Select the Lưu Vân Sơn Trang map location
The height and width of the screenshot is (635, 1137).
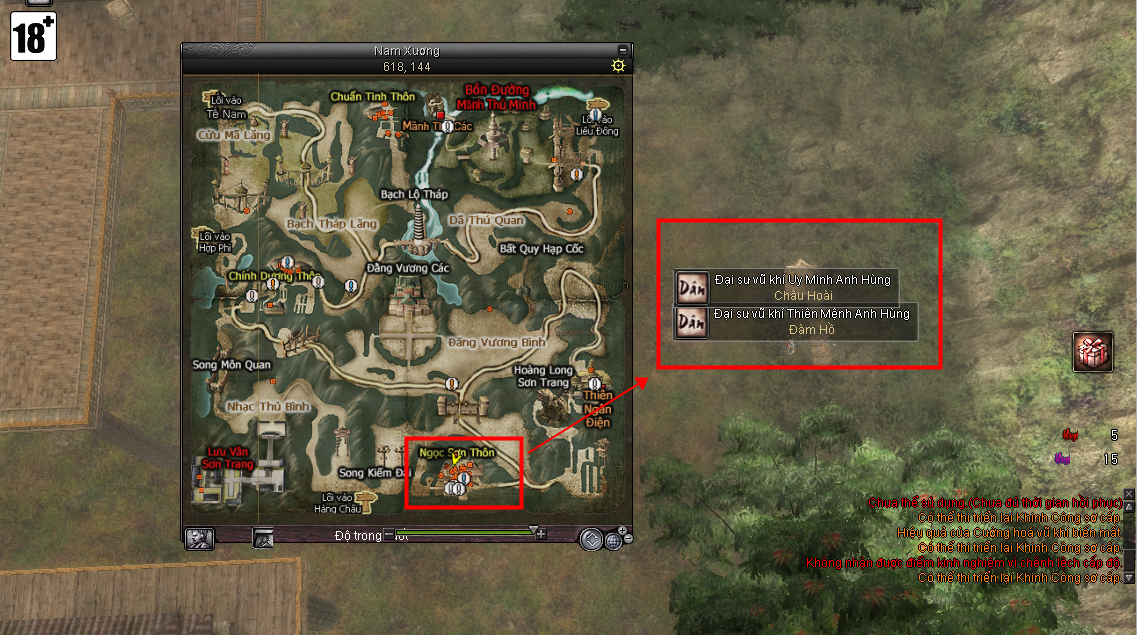coord(224,458)
